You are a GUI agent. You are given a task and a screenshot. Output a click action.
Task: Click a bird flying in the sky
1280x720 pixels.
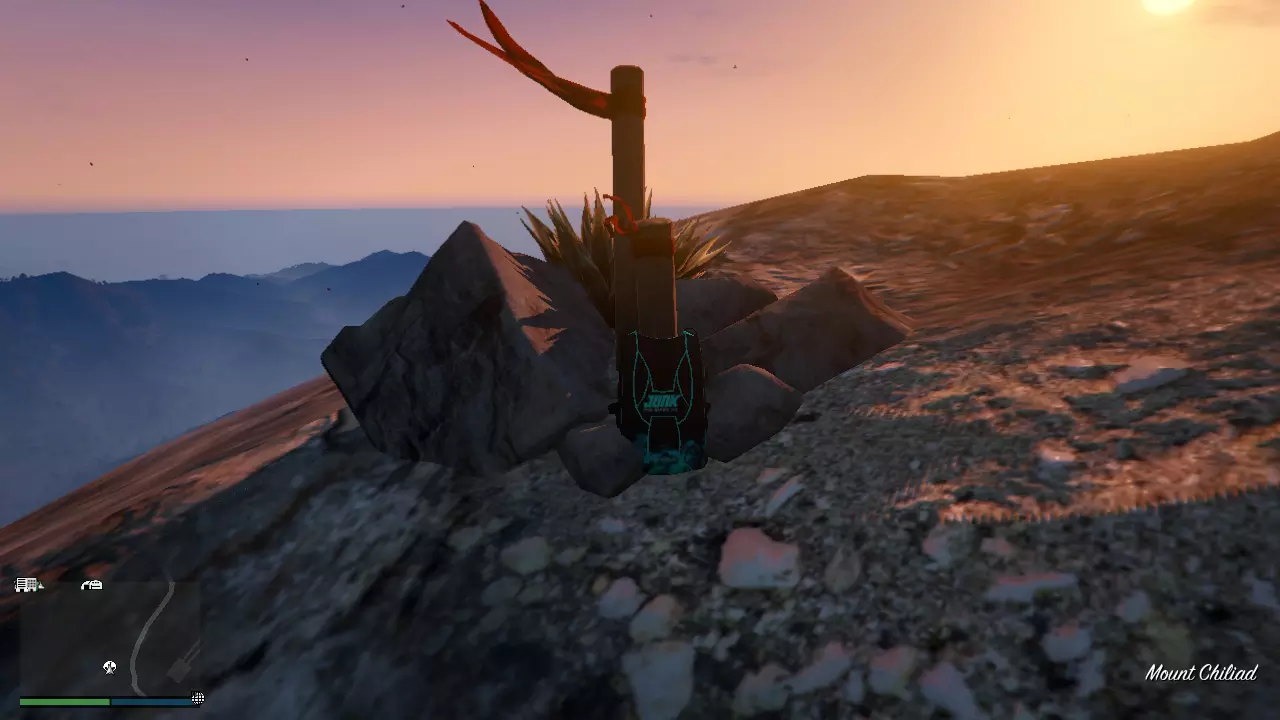click(x=246, y=60)
